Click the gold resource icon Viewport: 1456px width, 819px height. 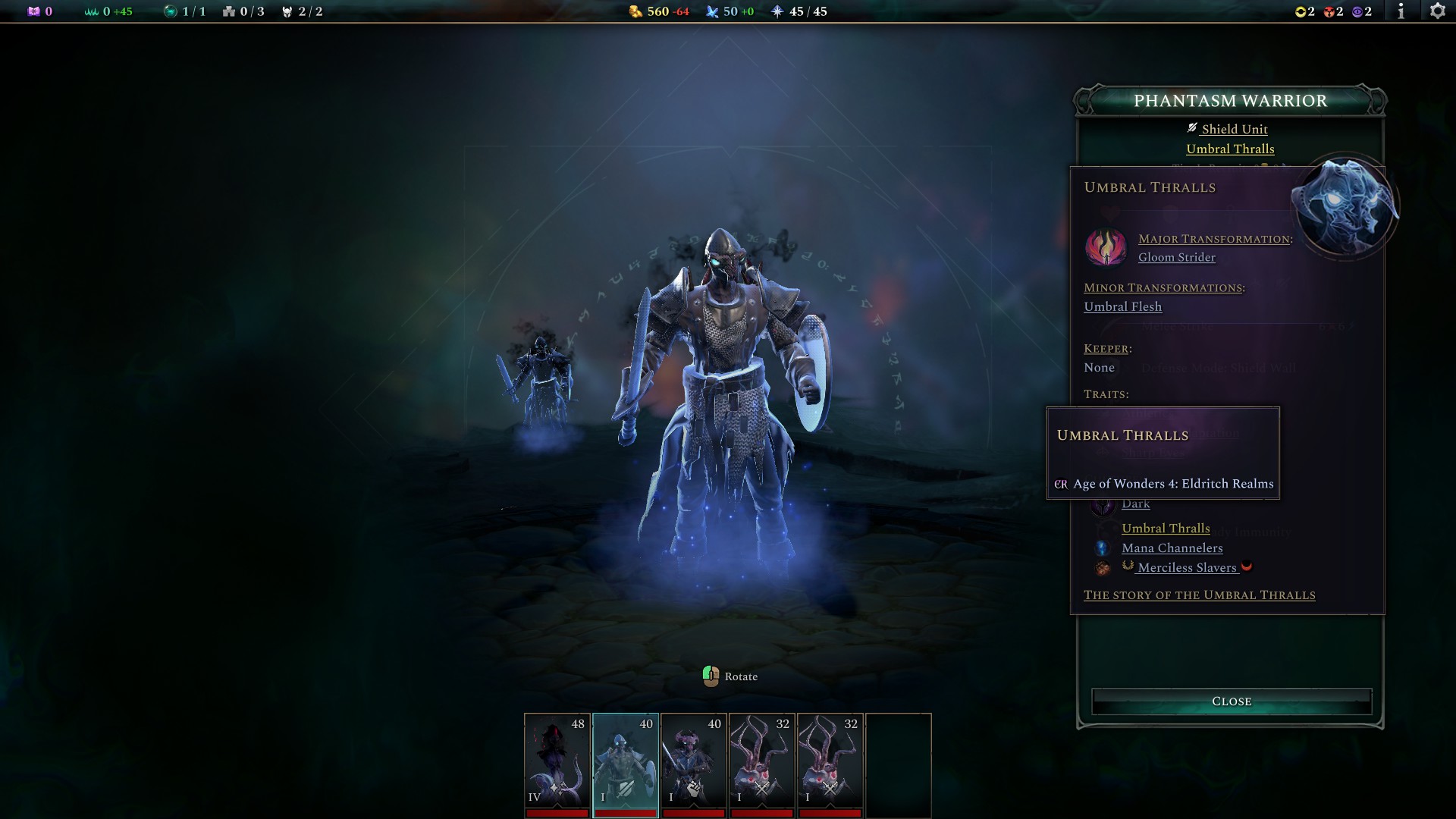tap(634, 11)
